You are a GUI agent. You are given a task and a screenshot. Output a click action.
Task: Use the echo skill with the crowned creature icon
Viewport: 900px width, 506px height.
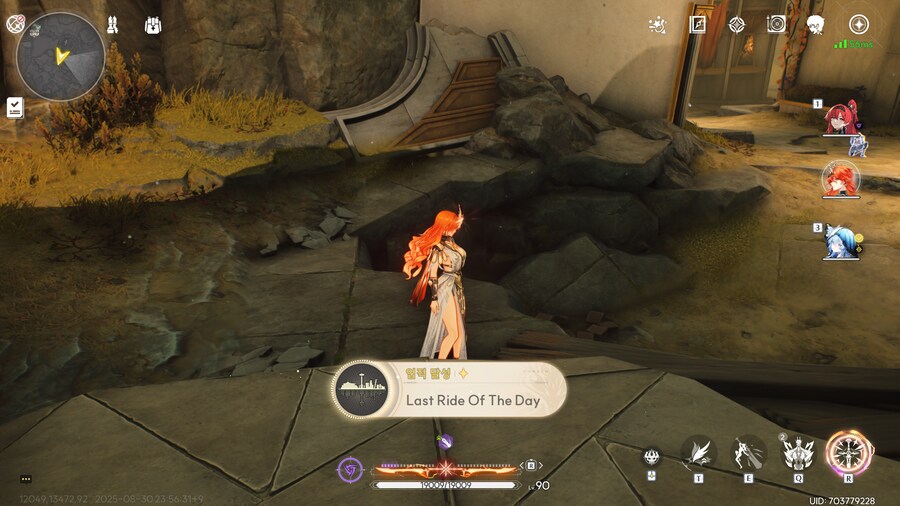coord(798,454)
